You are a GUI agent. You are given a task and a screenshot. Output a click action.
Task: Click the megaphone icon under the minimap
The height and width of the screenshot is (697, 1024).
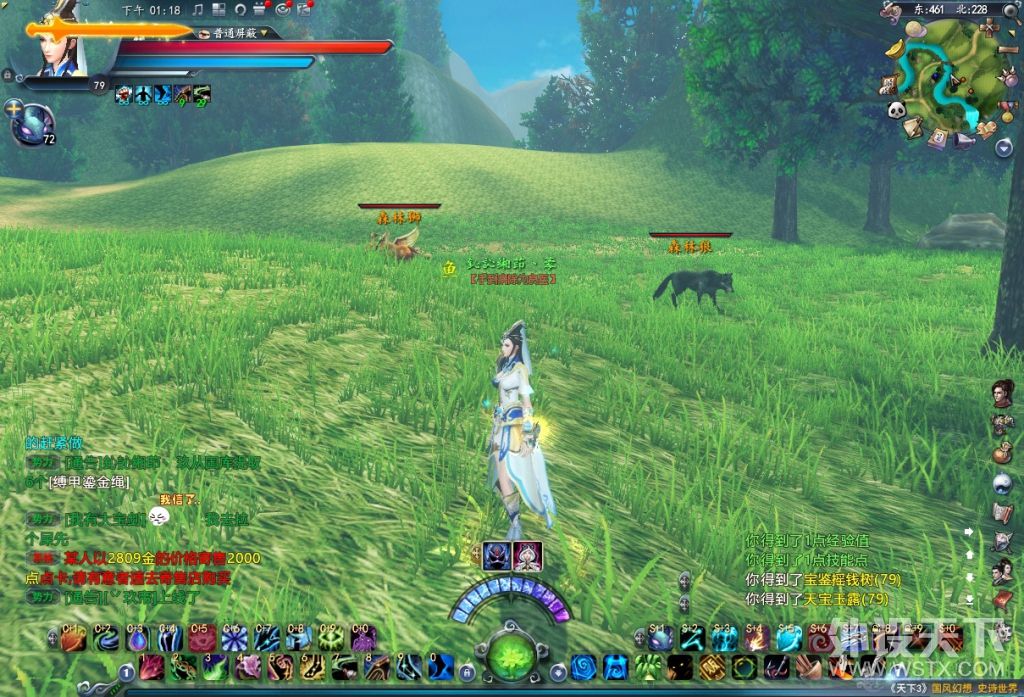964,141
